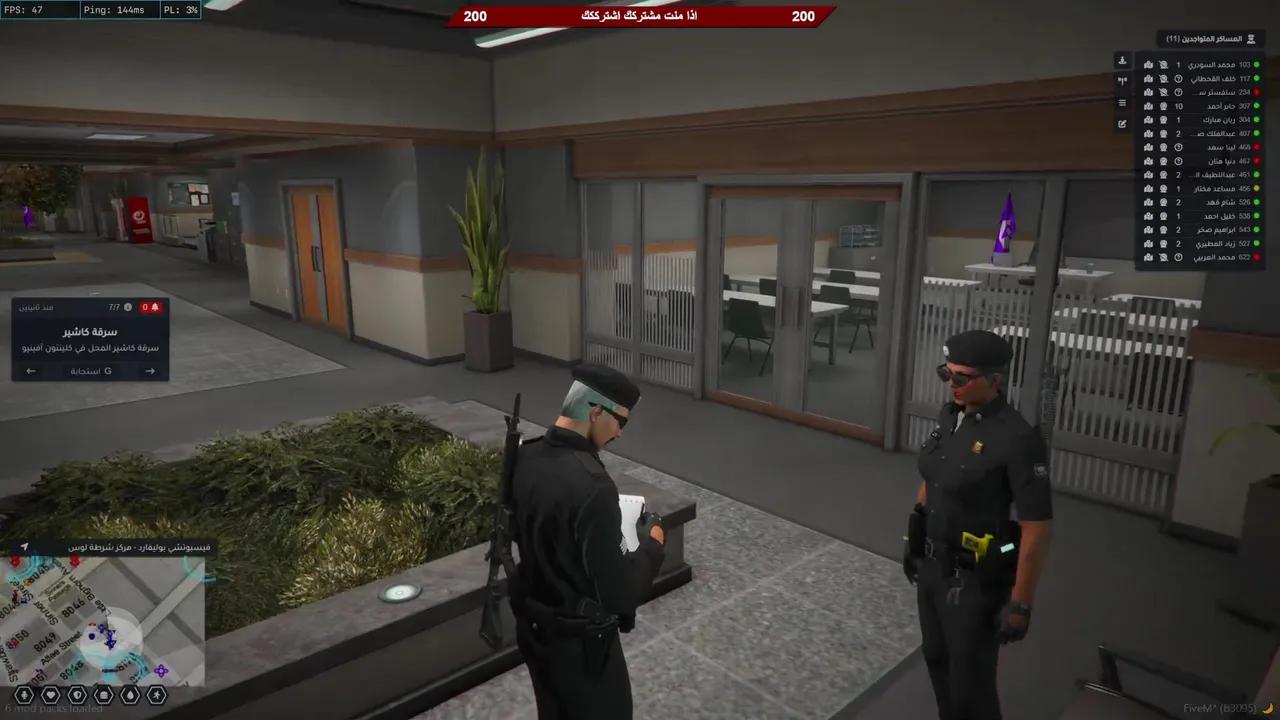Click the thirst water-drop icon in the HUD
1280x720 pixels.
(130, 695)
